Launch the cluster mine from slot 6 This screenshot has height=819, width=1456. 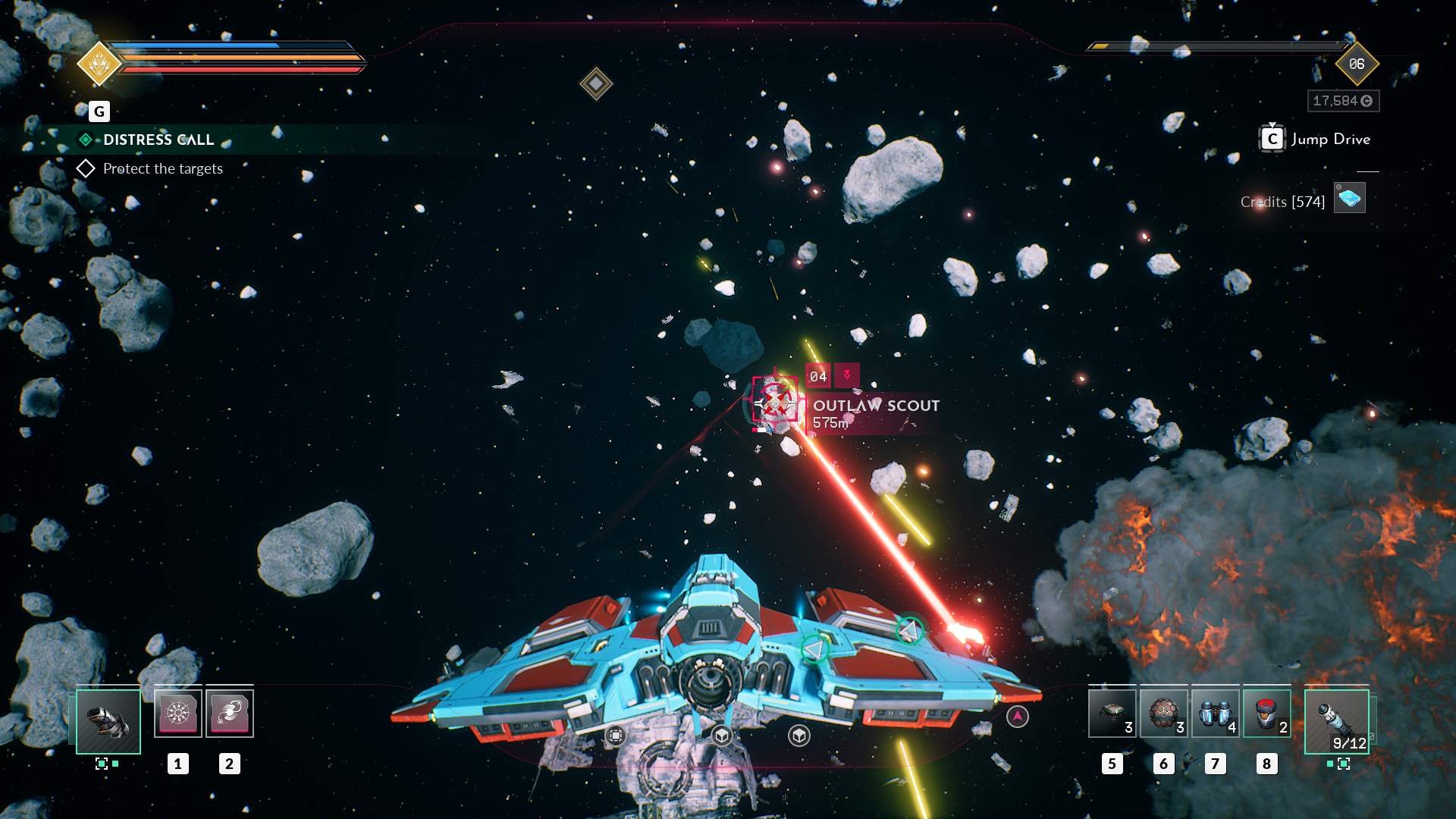[1163, 714]
